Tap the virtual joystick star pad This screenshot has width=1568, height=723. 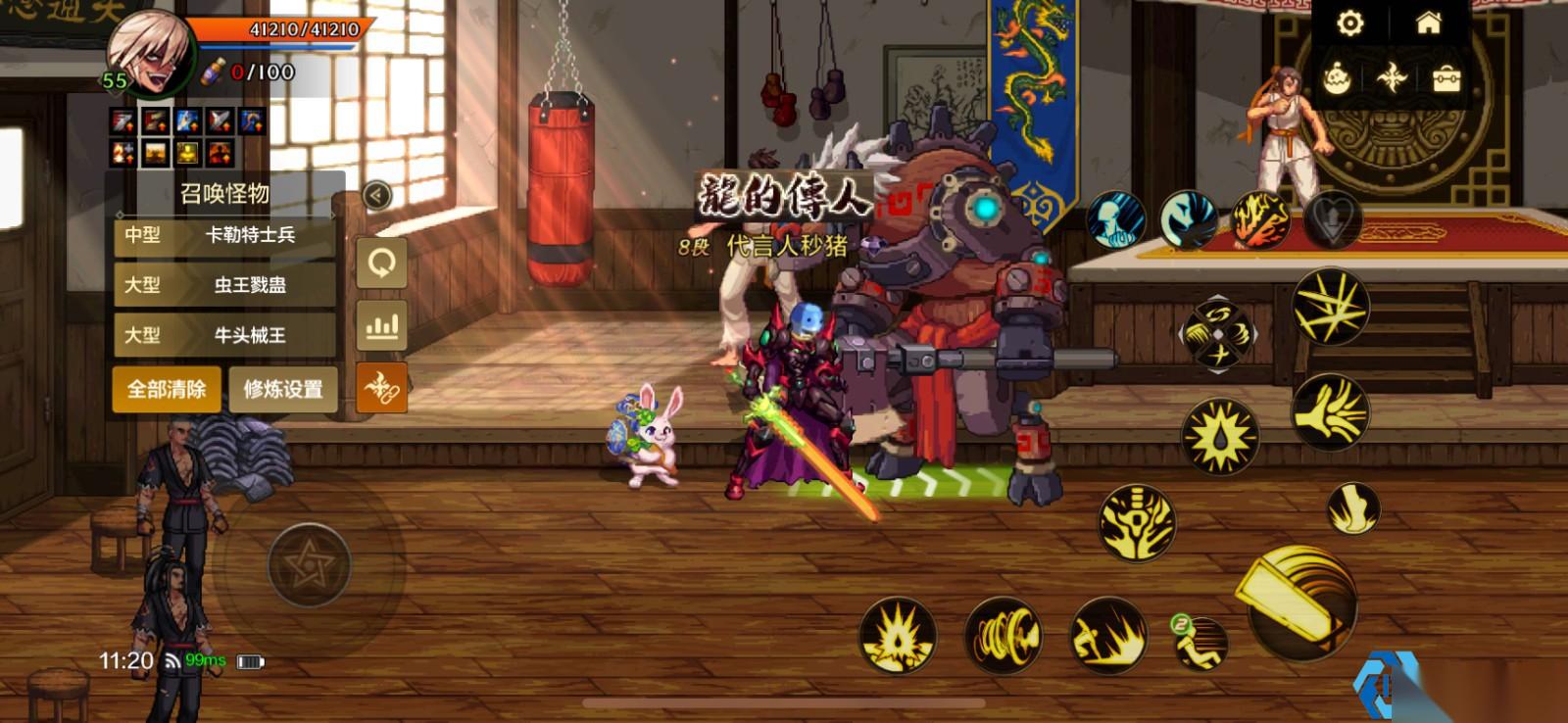tap(309, 565)
